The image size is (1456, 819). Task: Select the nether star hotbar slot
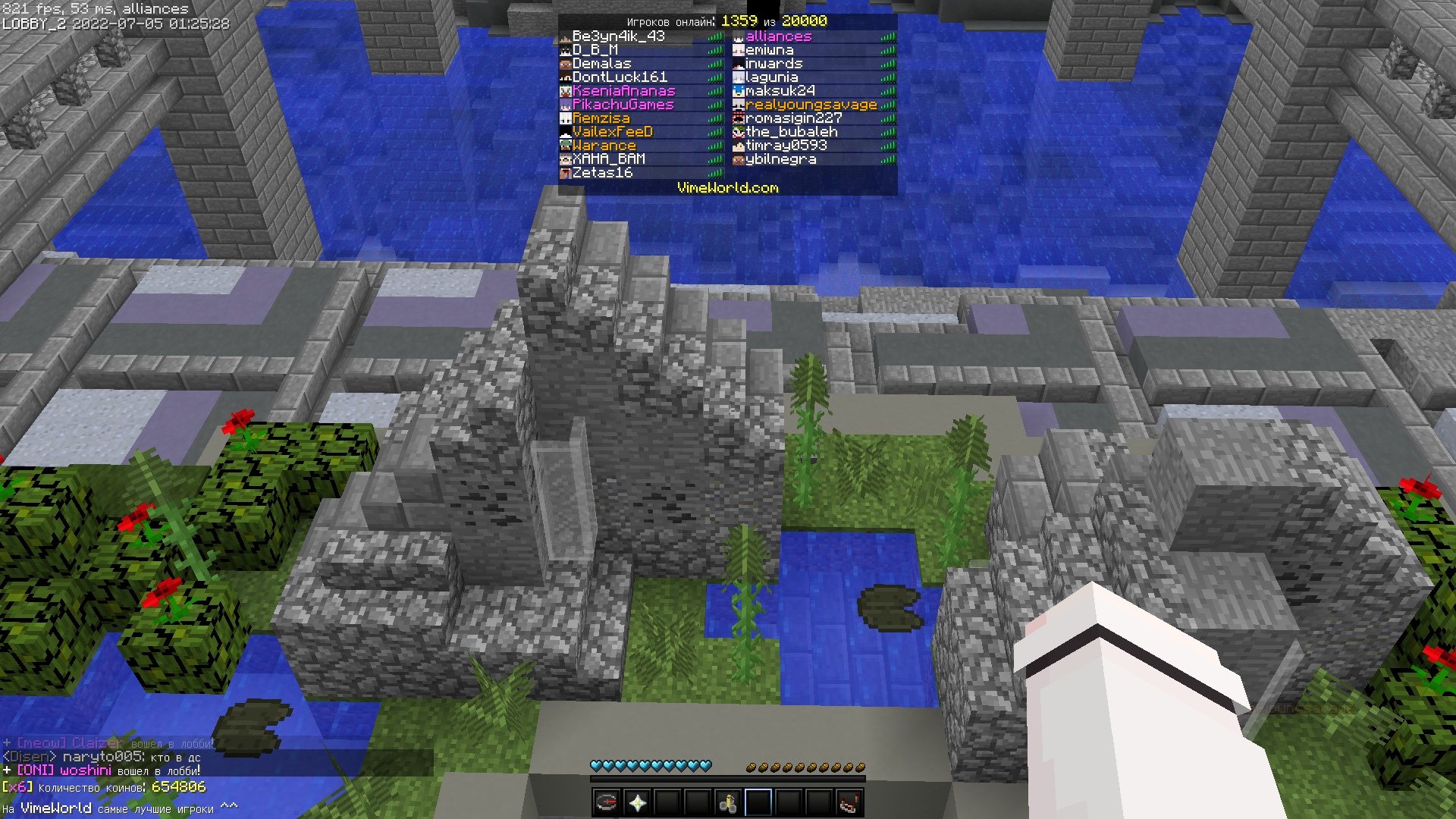637,802
